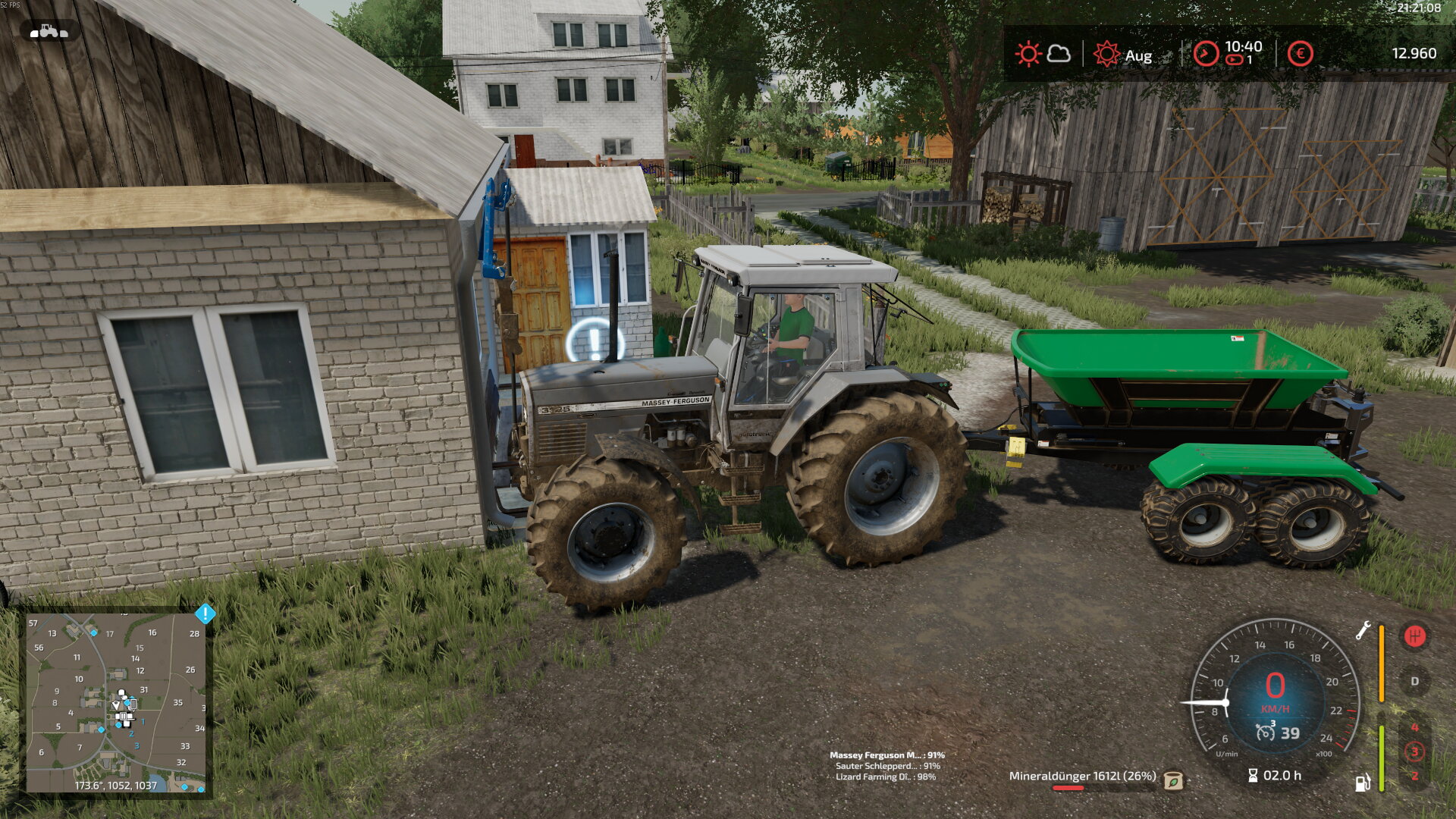Viewport: 1456px width, 819px height.
Task: Open the minimap
Action: coord(115,702)
